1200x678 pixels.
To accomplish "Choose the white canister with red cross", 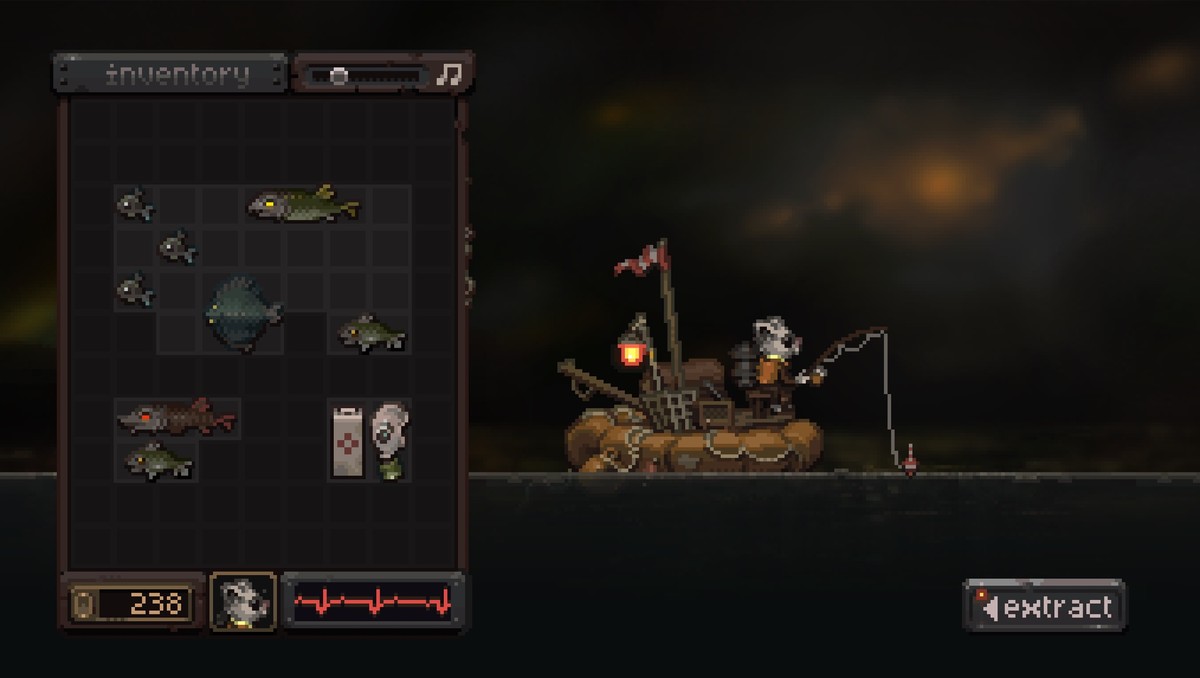I will (348, 439).
